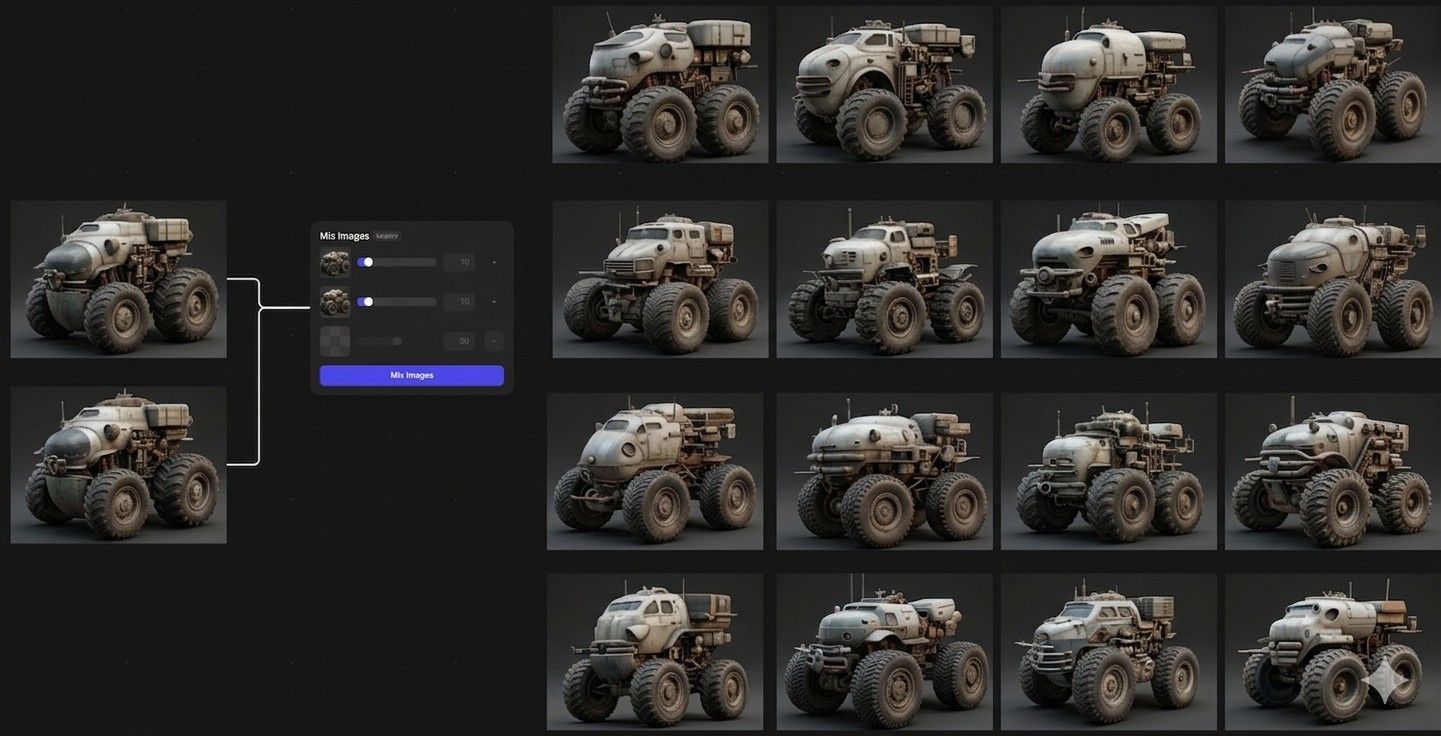1441x736 pixels.
Task: Click the Modify badge beside Mis Images title
Action: click(x=387, y=236)
